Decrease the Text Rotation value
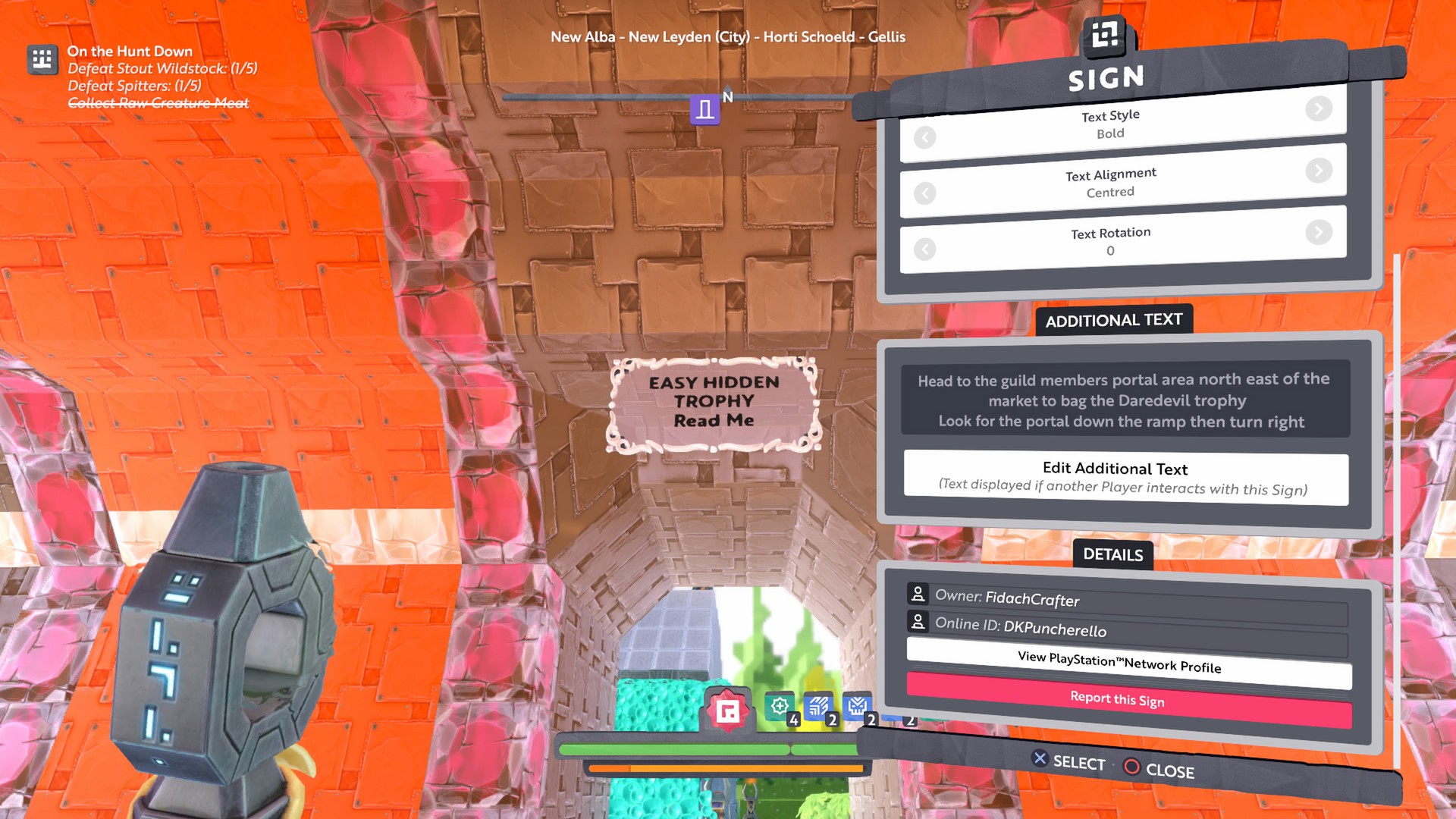 tap(924, 249)
